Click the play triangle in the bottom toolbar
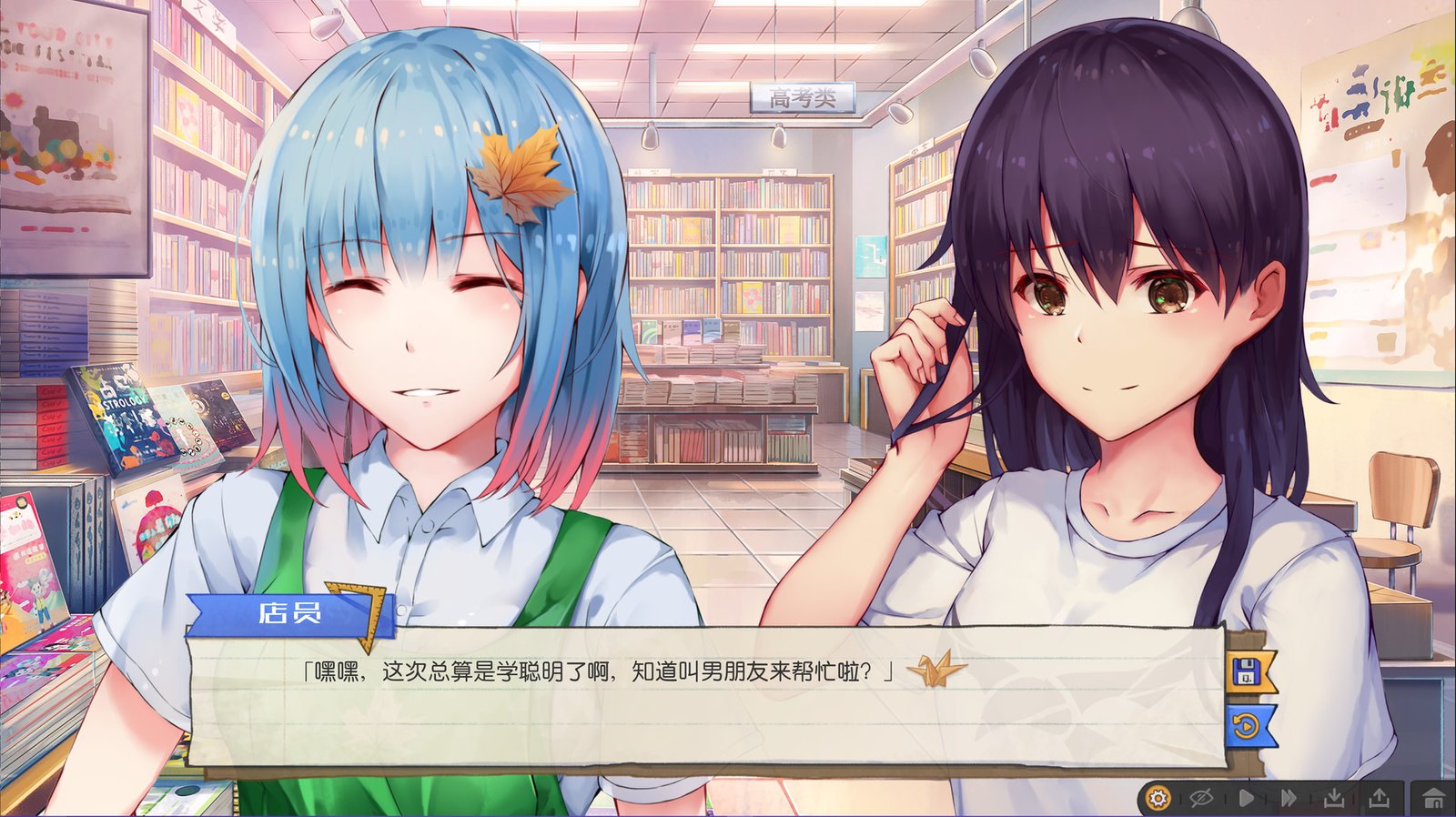1456x817 pixels. pos(1247,798)
